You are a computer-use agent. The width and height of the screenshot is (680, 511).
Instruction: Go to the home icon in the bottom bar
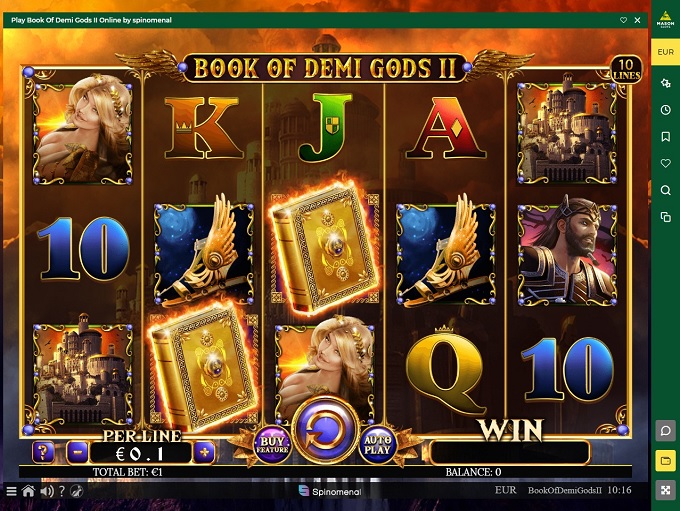coord(28,491)
